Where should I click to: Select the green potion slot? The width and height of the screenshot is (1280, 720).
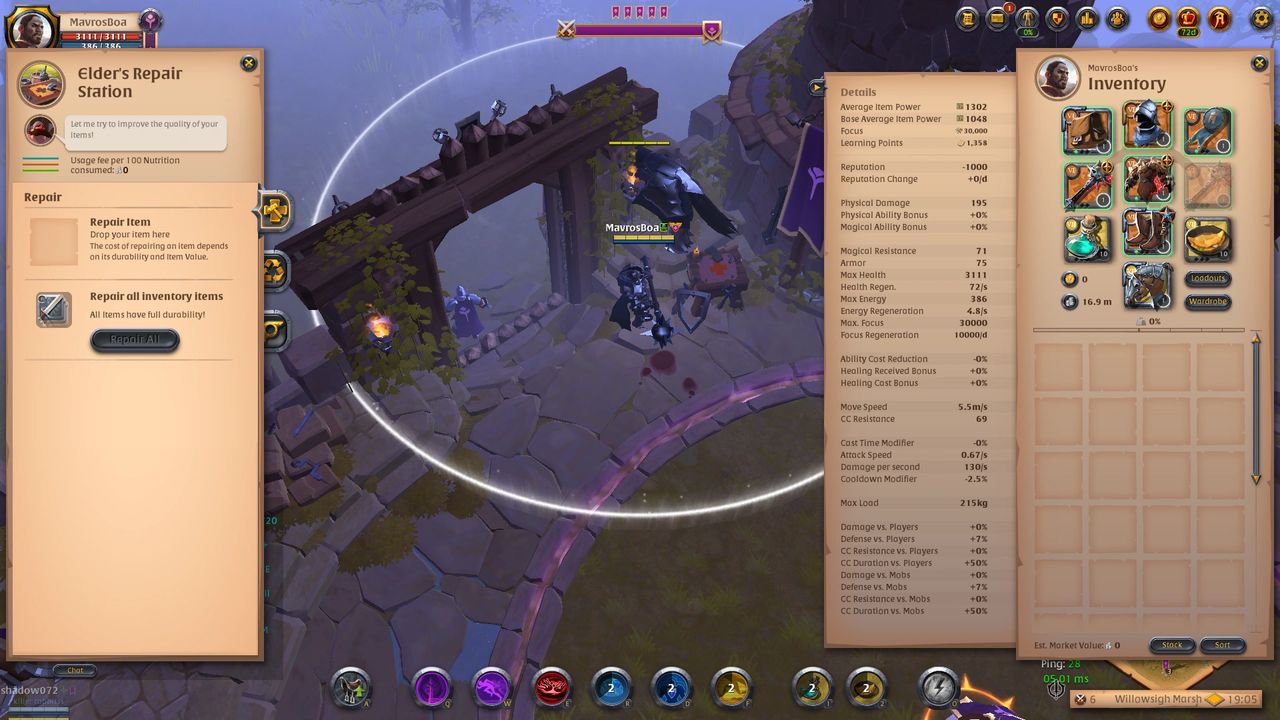click(x=1087, y=238)
